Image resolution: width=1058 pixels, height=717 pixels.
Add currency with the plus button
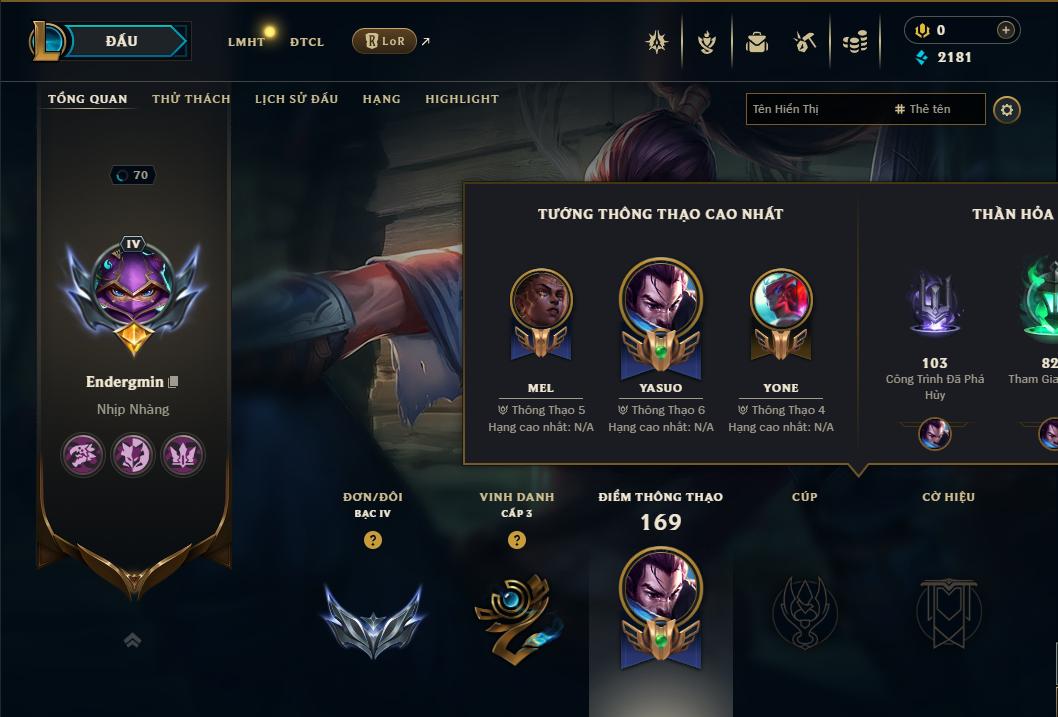1006,31
